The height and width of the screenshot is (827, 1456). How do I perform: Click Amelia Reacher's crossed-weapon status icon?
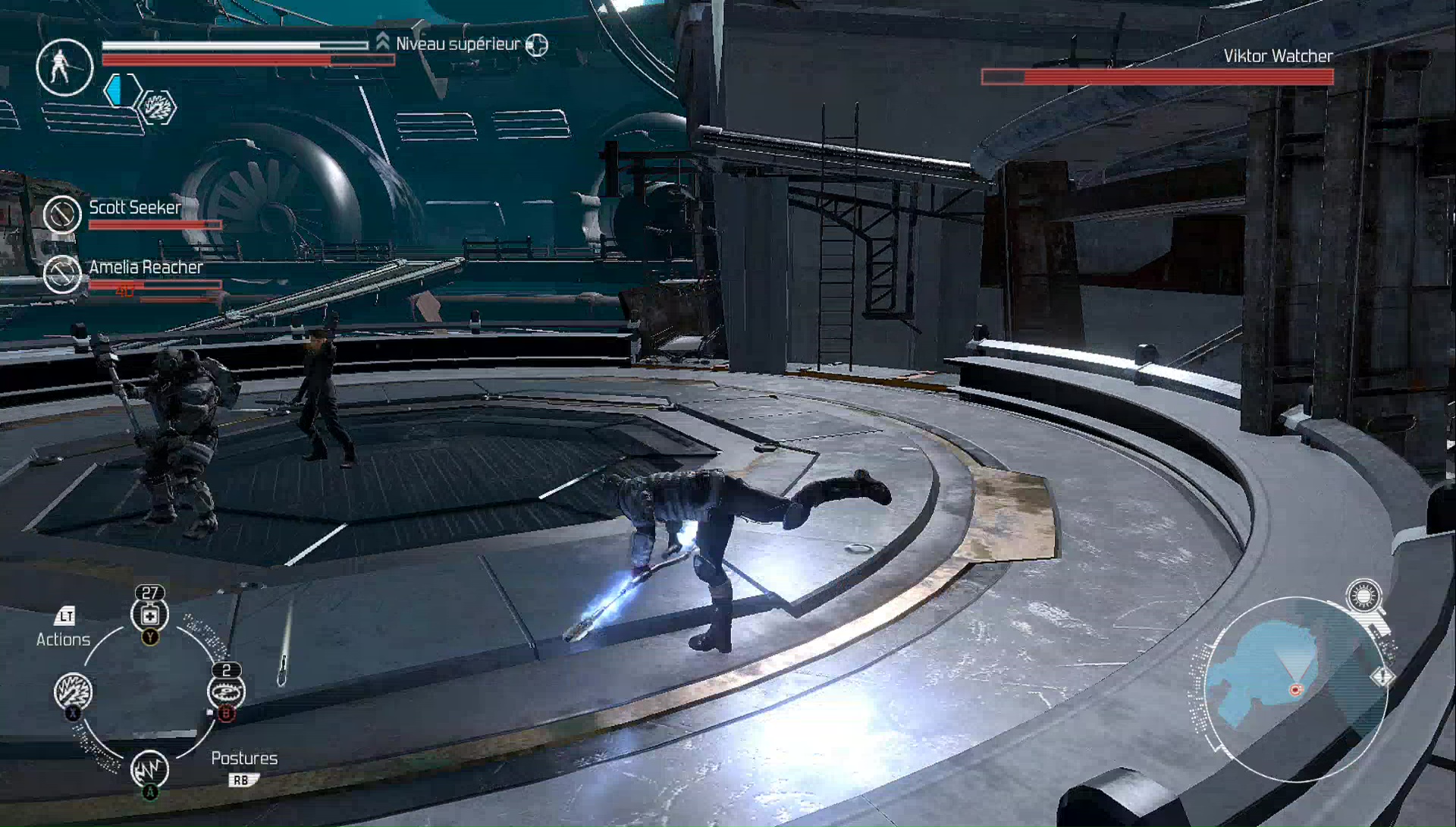pyautogui.click(x=62, y=275)
